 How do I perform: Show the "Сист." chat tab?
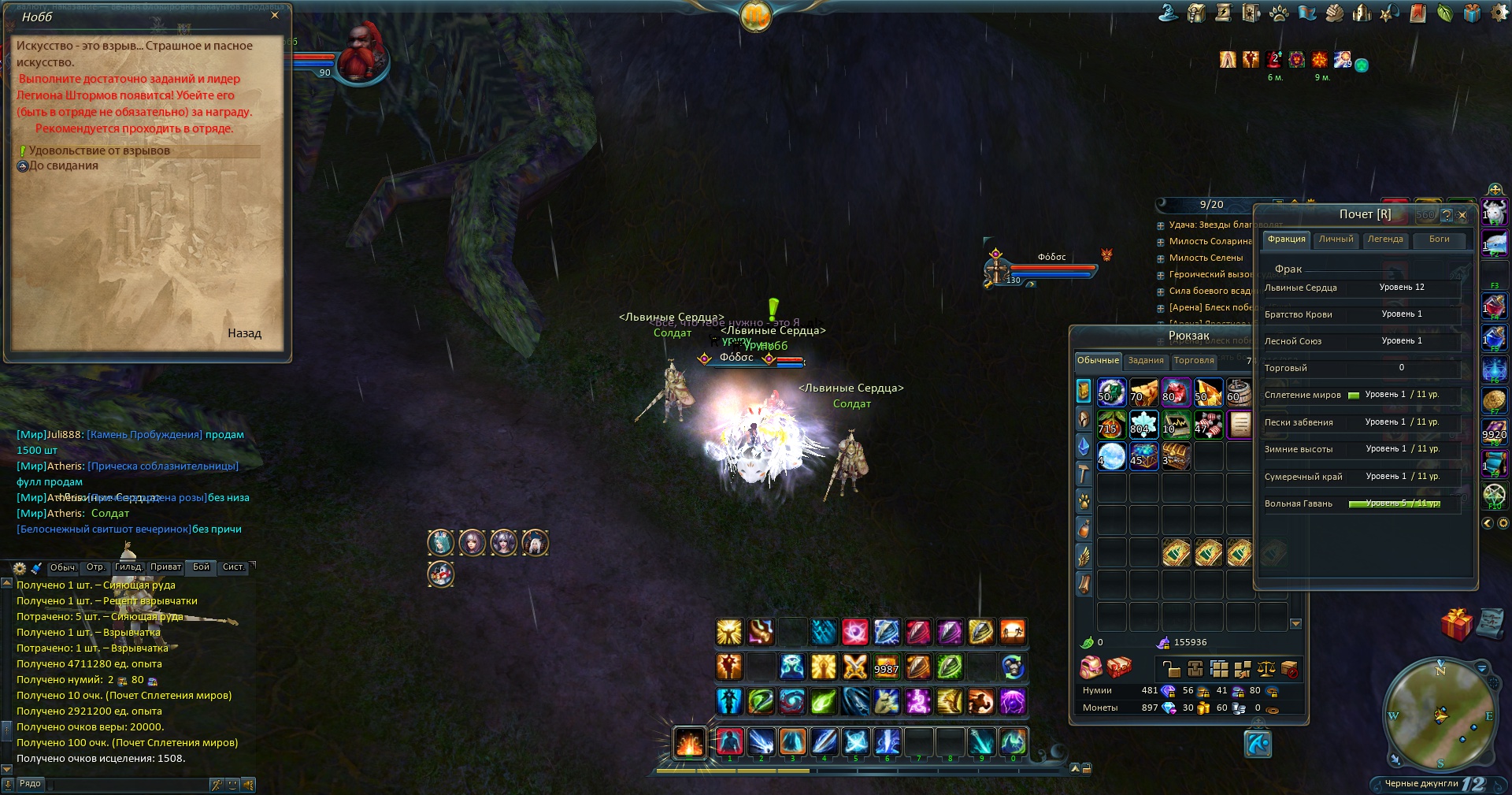tap(233, 567)
